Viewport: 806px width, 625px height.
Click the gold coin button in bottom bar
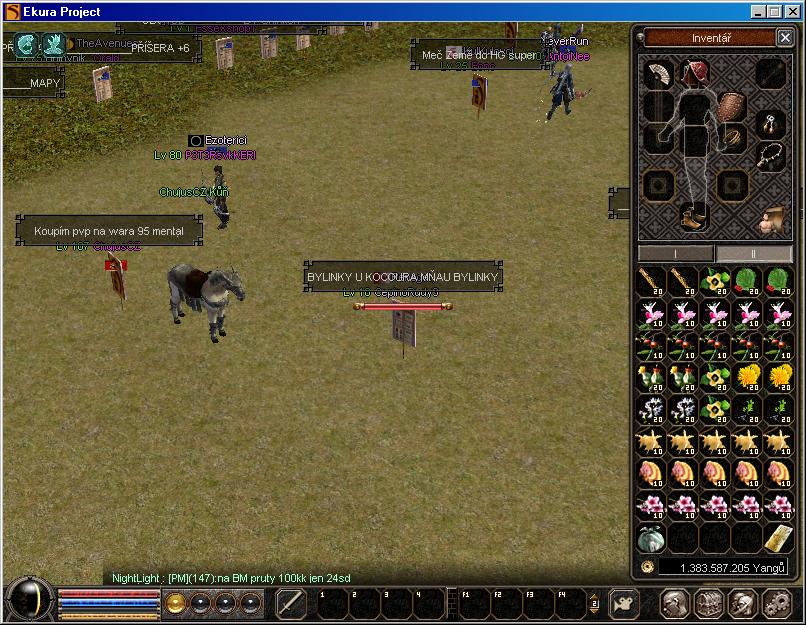coord(176,603)
